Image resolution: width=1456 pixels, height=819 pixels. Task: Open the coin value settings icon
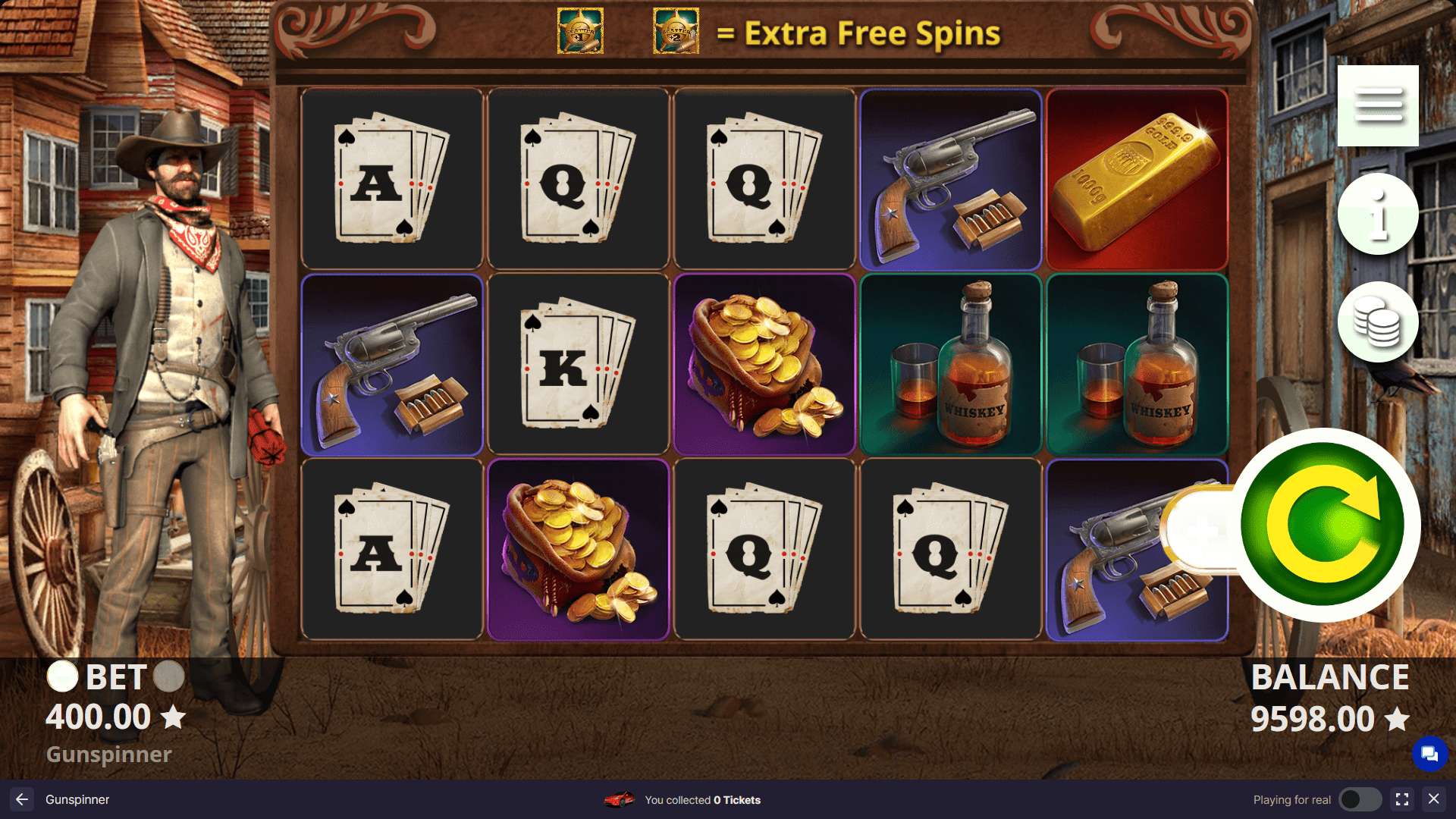pos(1378,321)
